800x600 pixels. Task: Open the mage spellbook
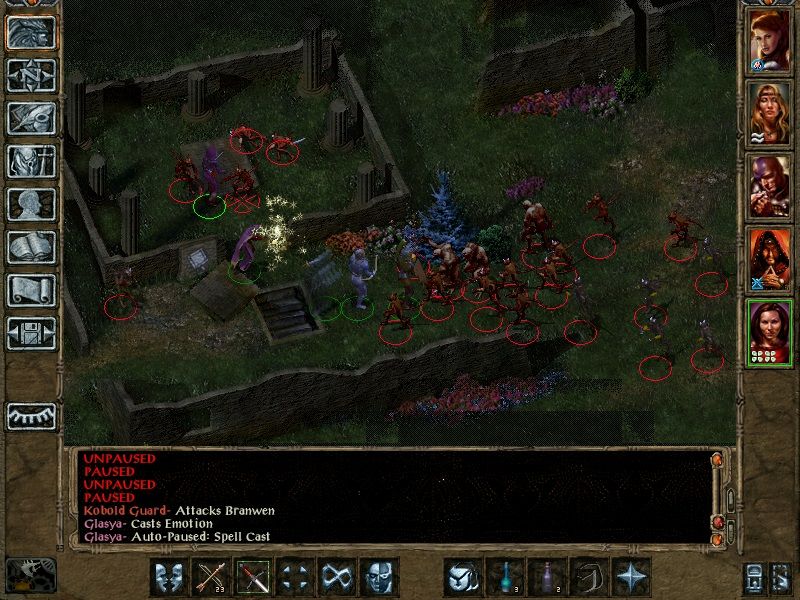pyautogui.click(x=31, y=248)
